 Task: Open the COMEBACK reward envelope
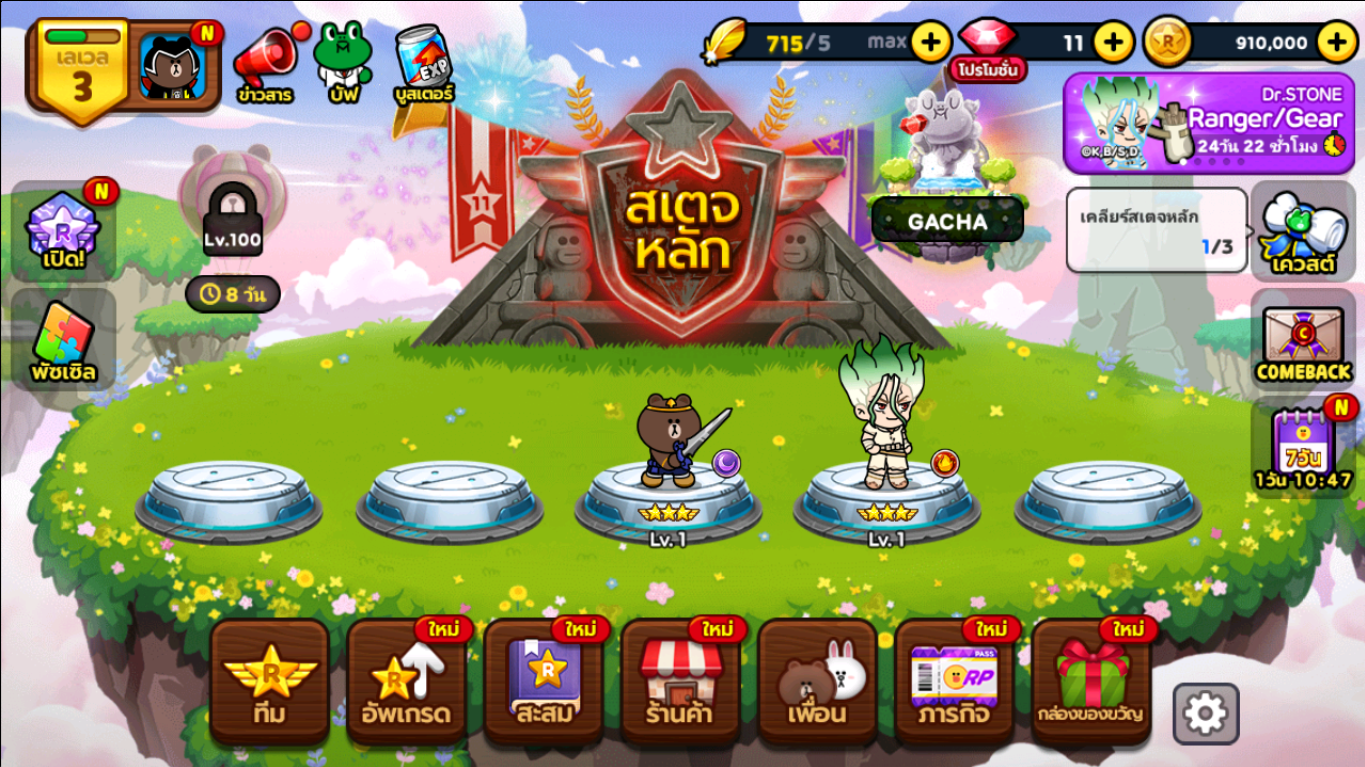click(1303, 345)
